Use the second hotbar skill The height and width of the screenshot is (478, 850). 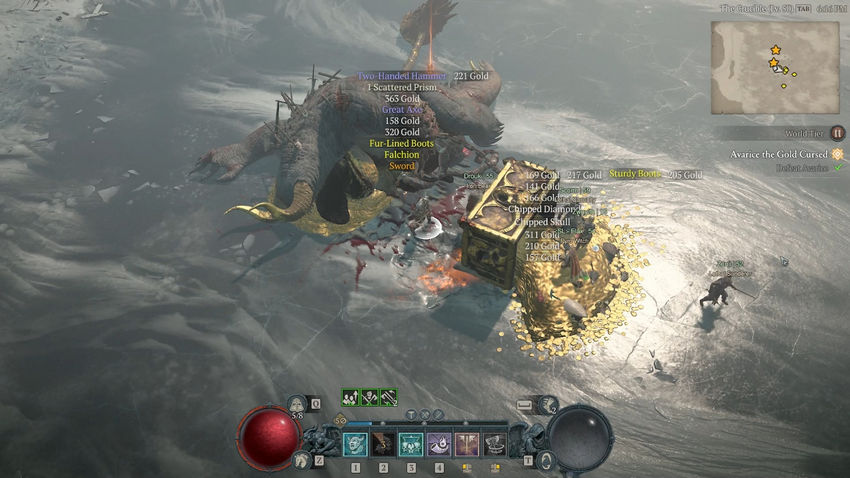pos(383,444)
